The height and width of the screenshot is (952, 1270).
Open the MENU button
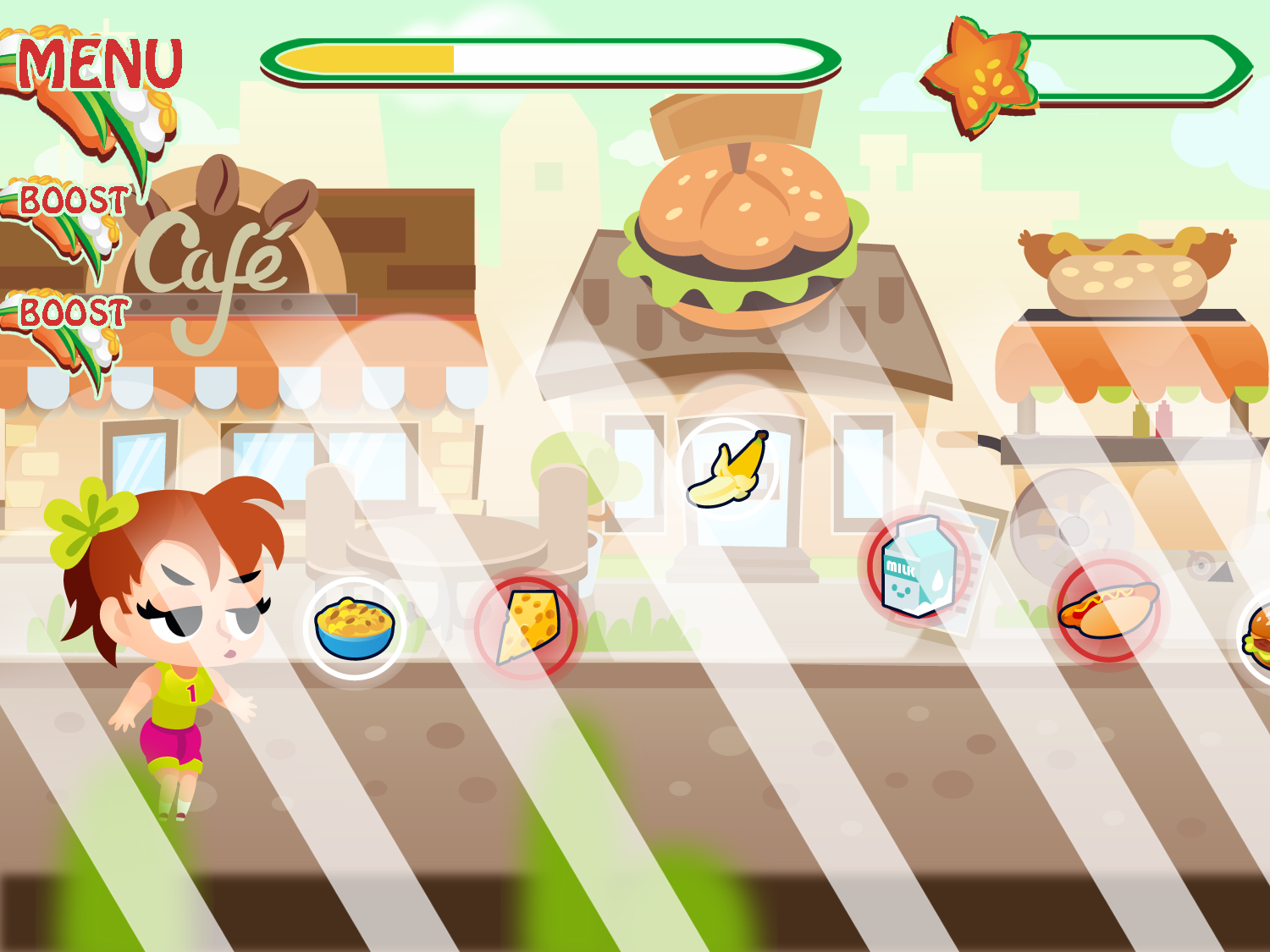tap(99, 64)
